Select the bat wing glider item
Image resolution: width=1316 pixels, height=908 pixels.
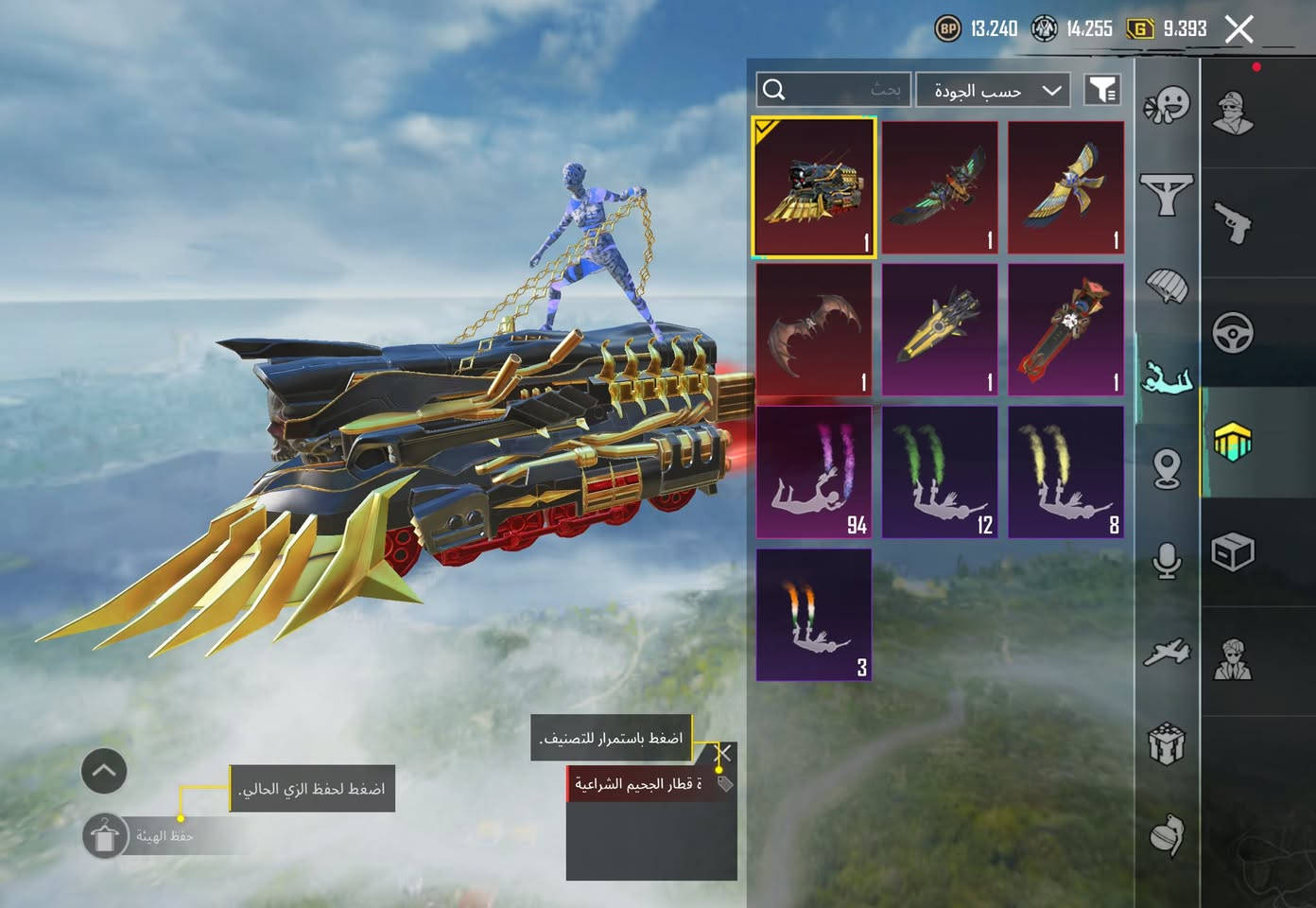tap(814, 330)
